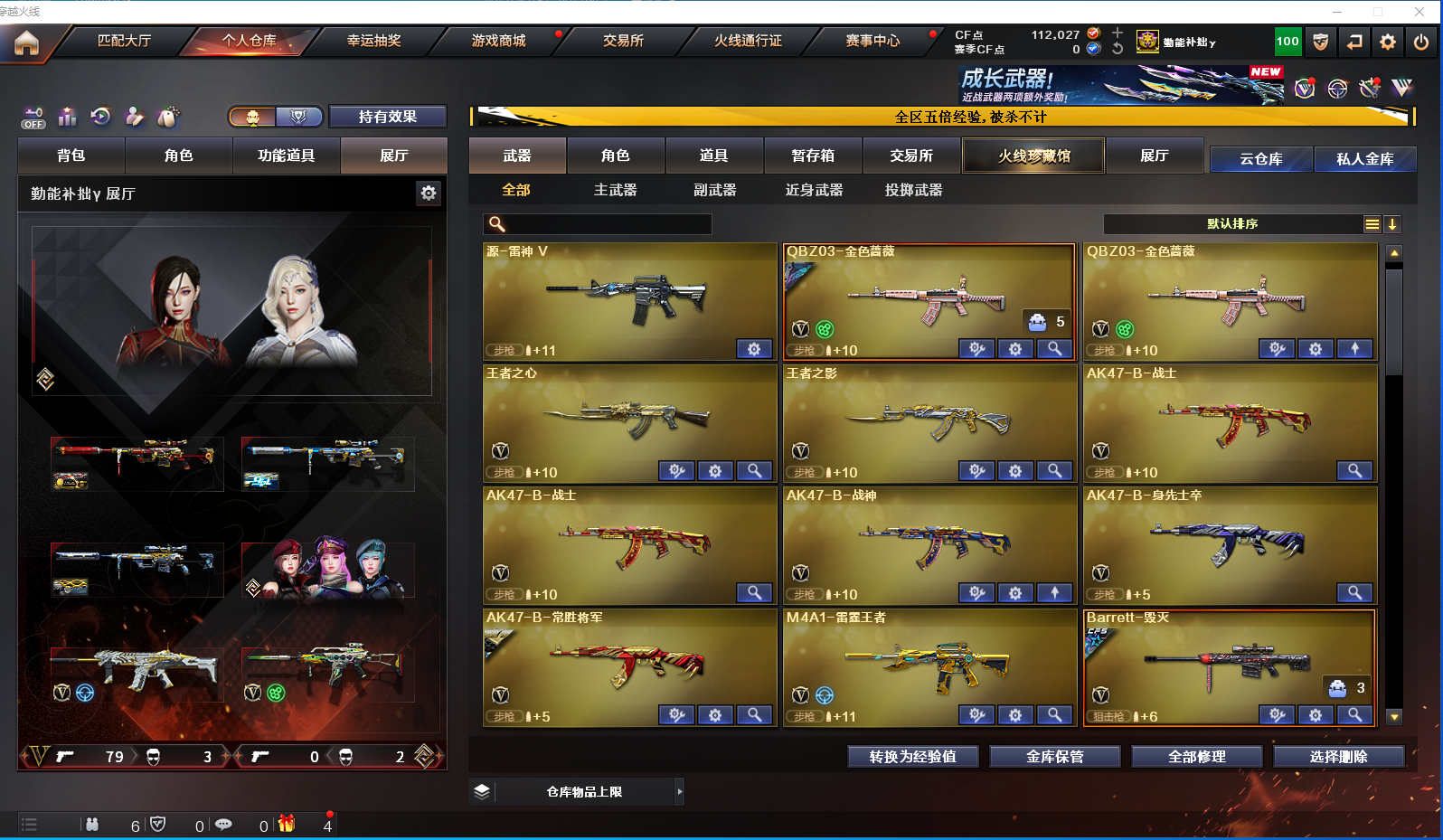Click the home icon button
1443x840 pixels.
click(26, 42)
